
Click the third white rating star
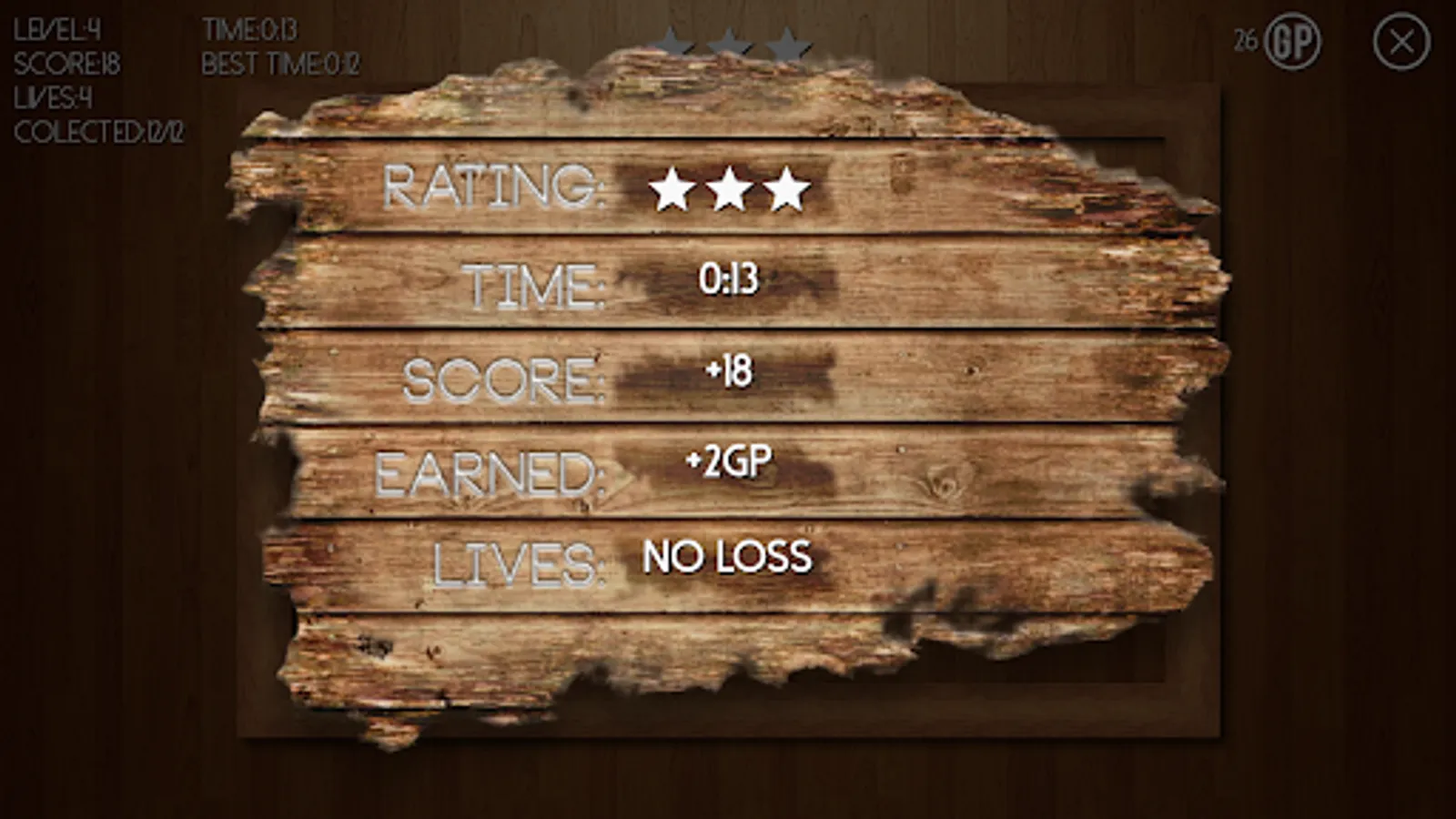coord(785,188)
